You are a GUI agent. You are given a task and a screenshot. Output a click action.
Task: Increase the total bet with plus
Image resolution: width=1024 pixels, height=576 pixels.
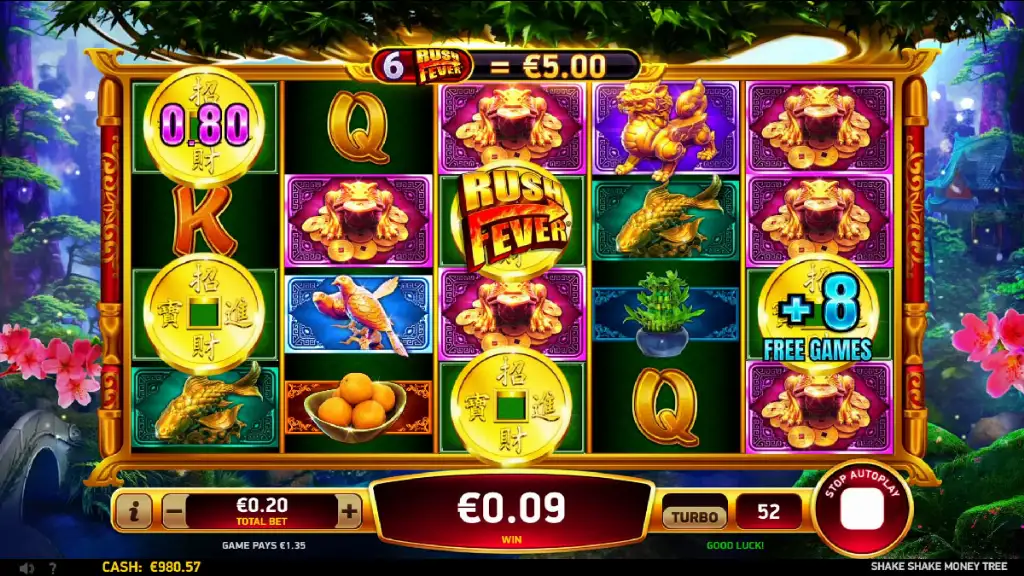(x=348, y=512)
